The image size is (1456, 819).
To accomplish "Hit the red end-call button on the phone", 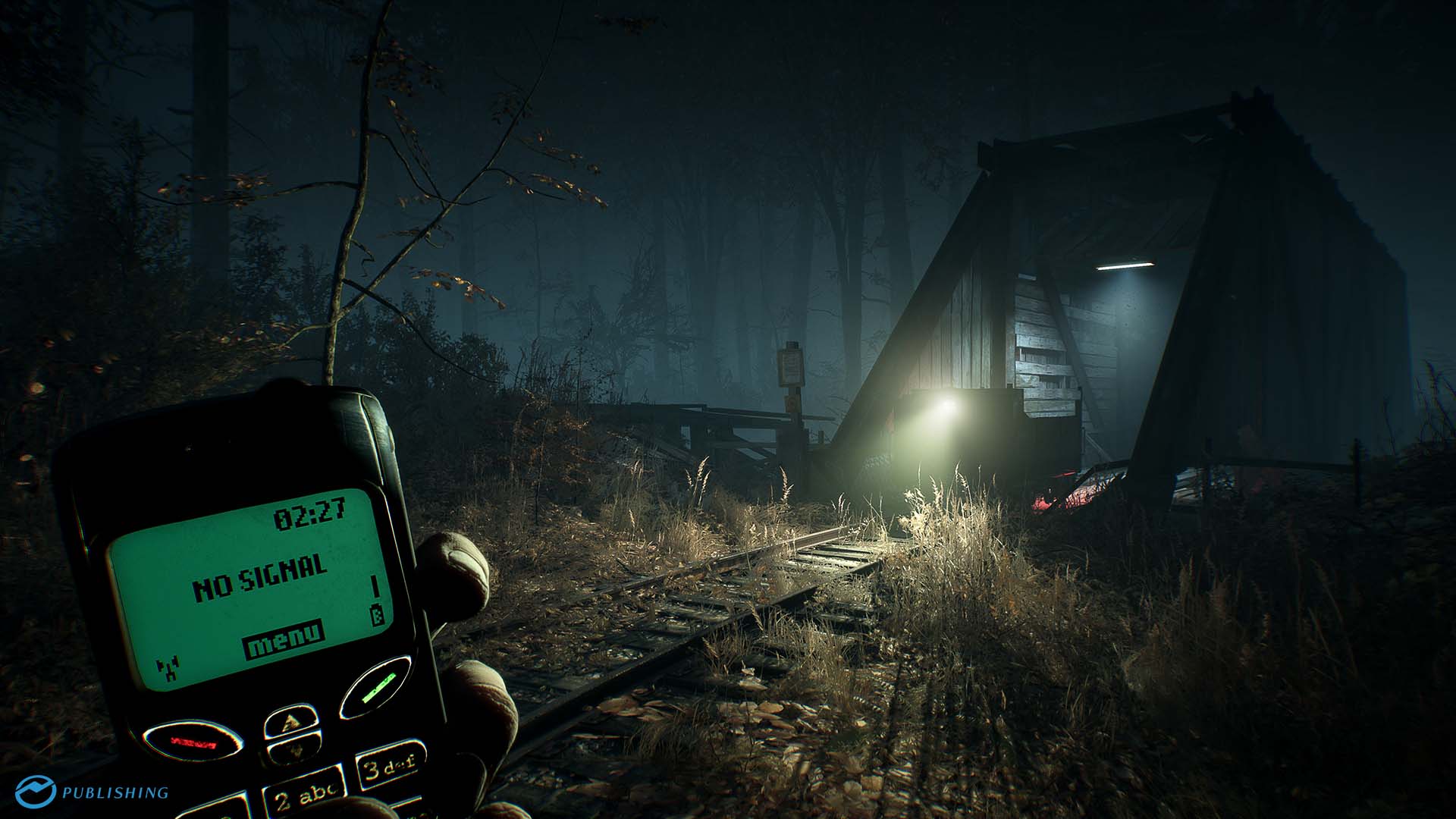I will 194,742.
